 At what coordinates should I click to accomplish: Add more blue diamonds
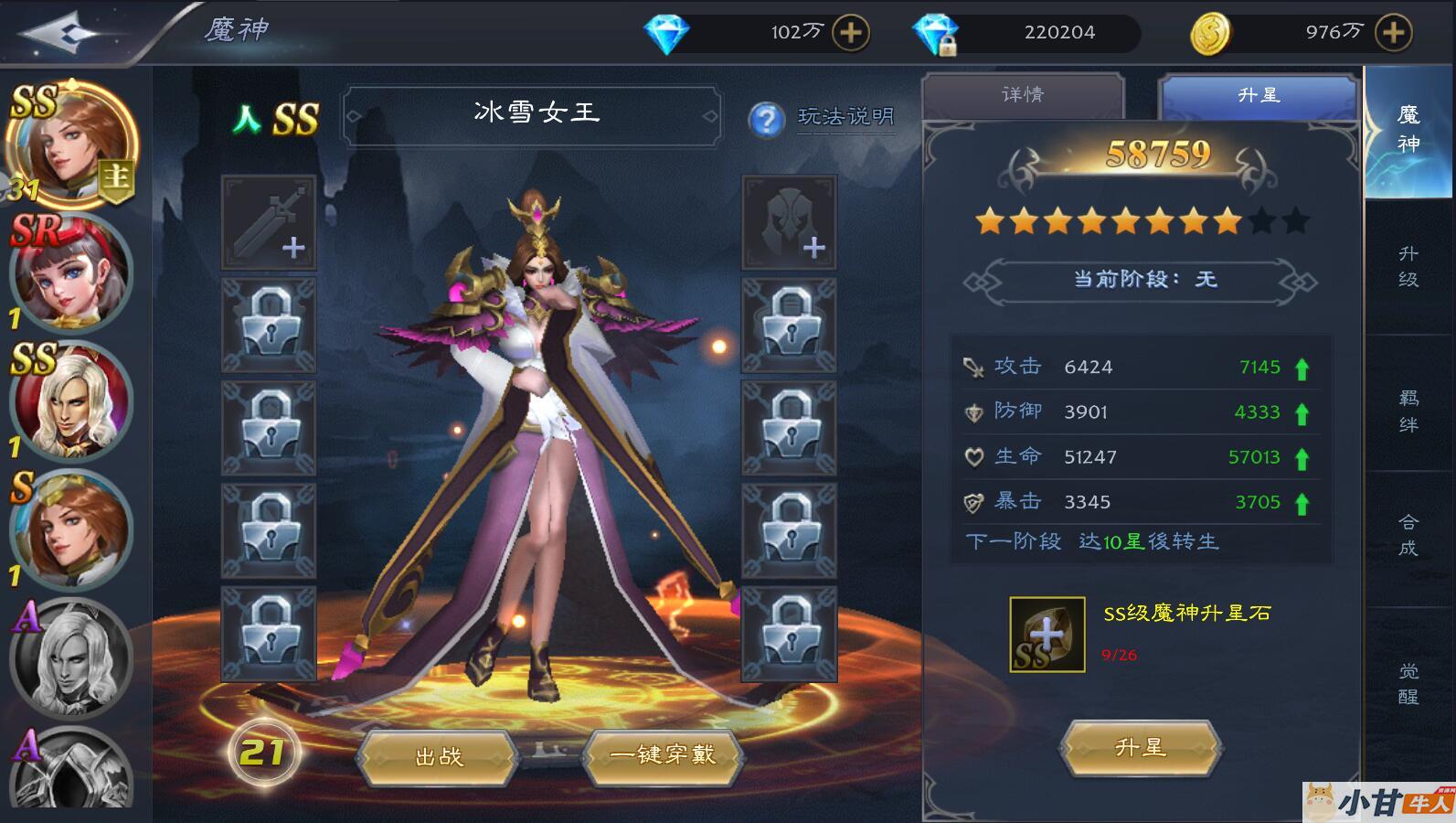click(x=850, y=33)
